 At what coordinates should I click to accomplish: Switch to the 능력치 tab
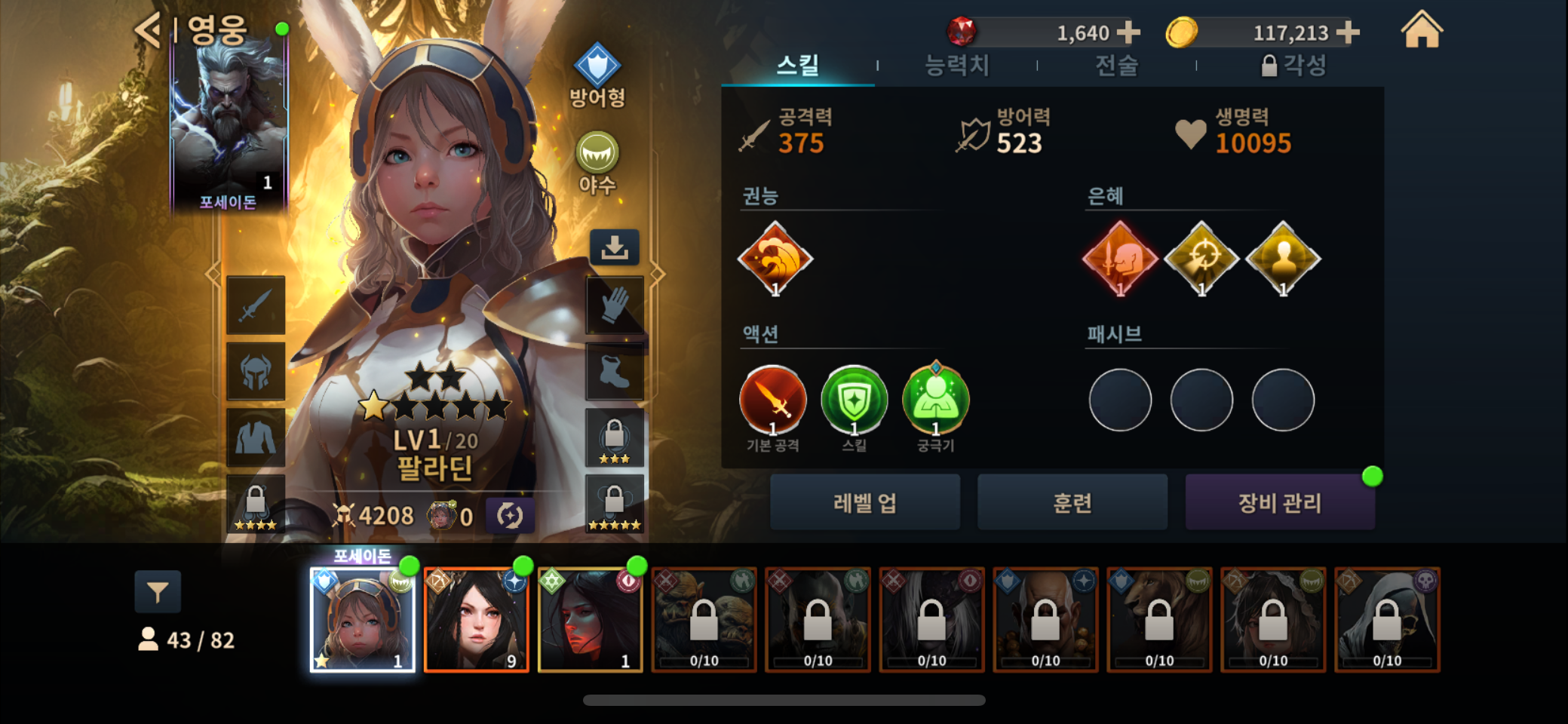point(956,66)
